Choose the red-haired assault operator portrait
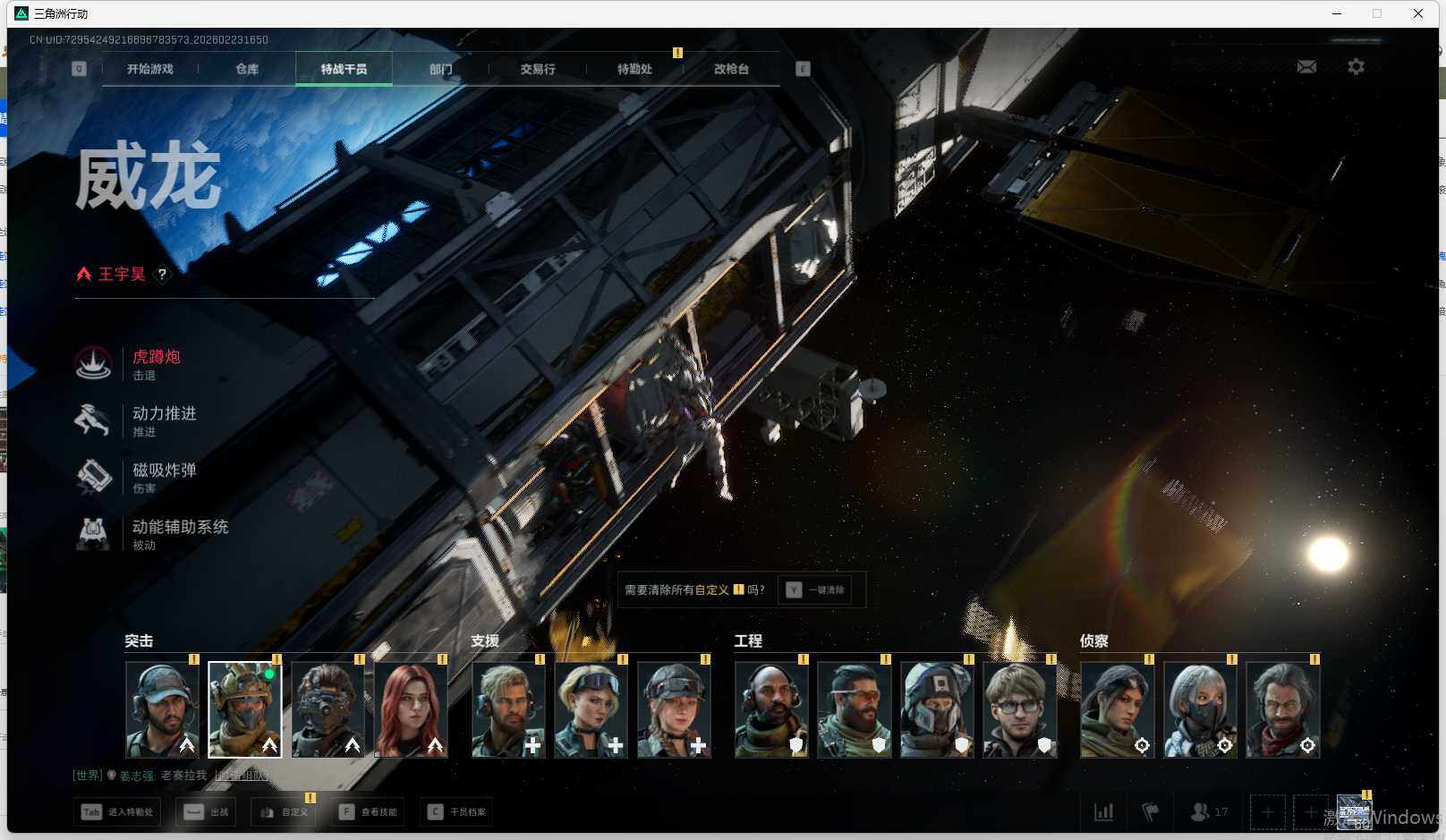The image size is (1446, 840). 411,709
